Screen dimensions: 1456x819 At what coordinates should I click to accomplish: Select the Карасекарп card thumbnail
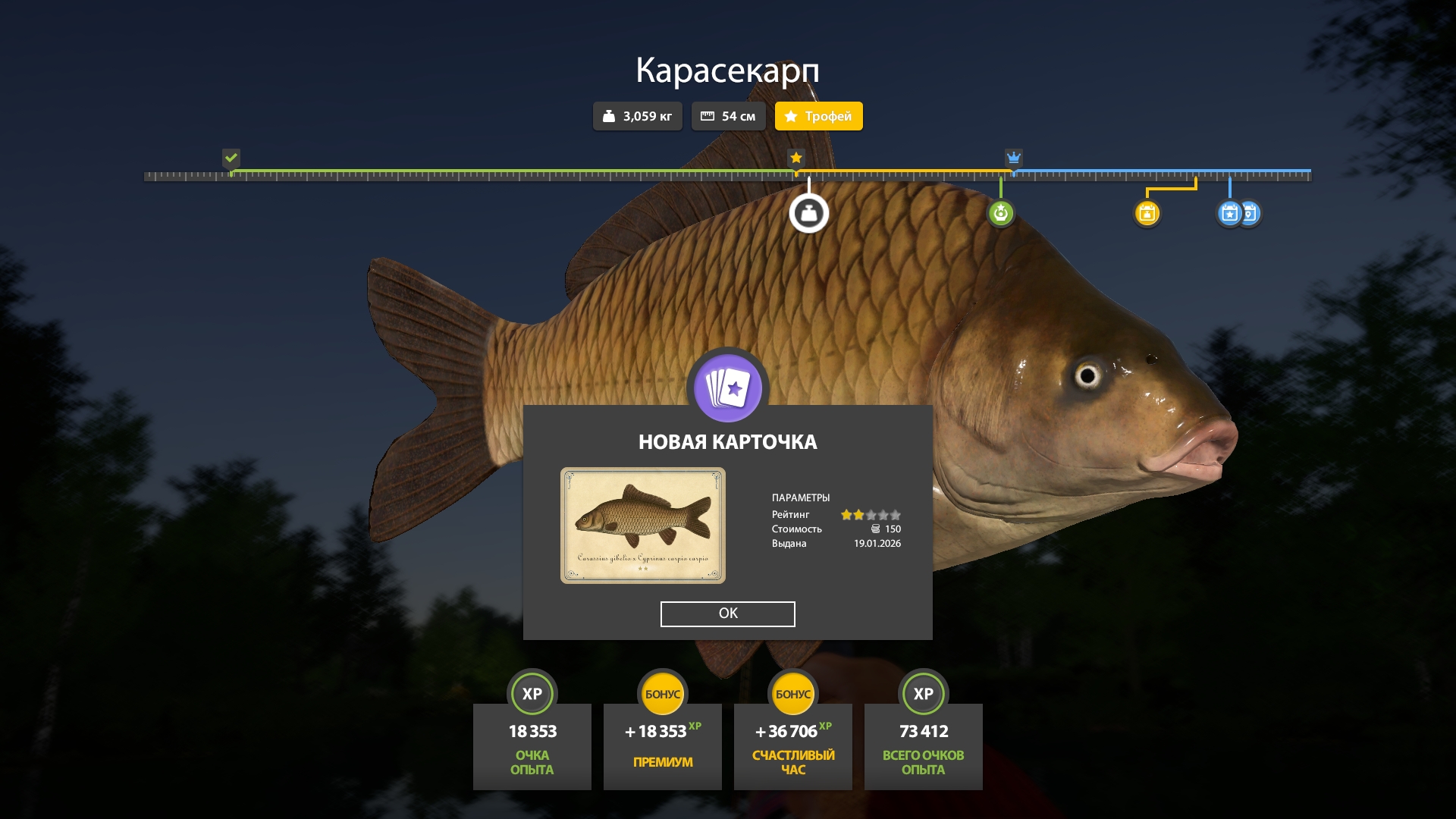[642, 525]
